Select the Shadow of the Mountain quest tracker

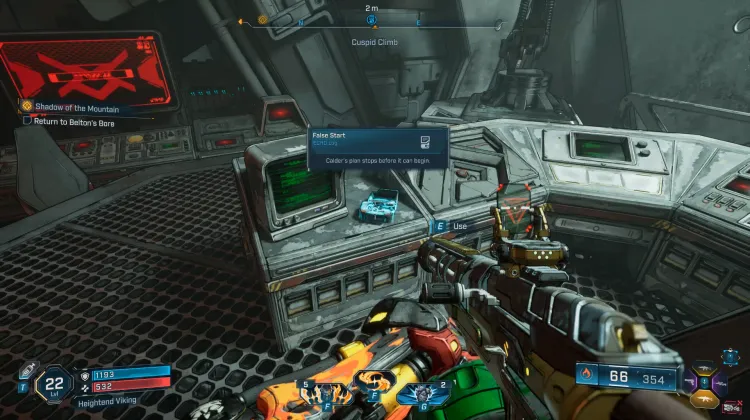click(75, 106)
